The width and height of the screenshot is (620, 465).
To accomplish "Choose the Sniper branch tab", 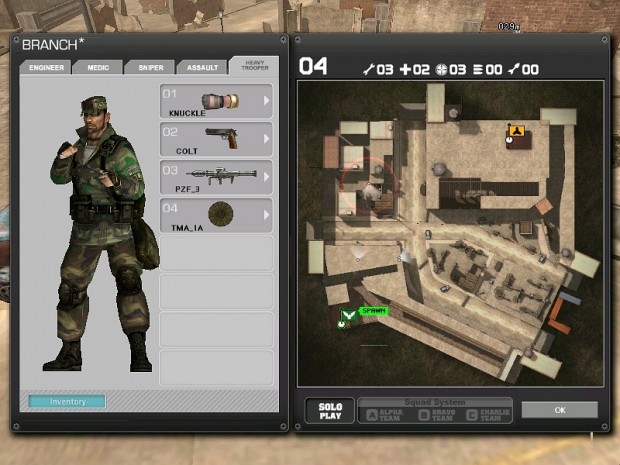I will click(148, 68).
